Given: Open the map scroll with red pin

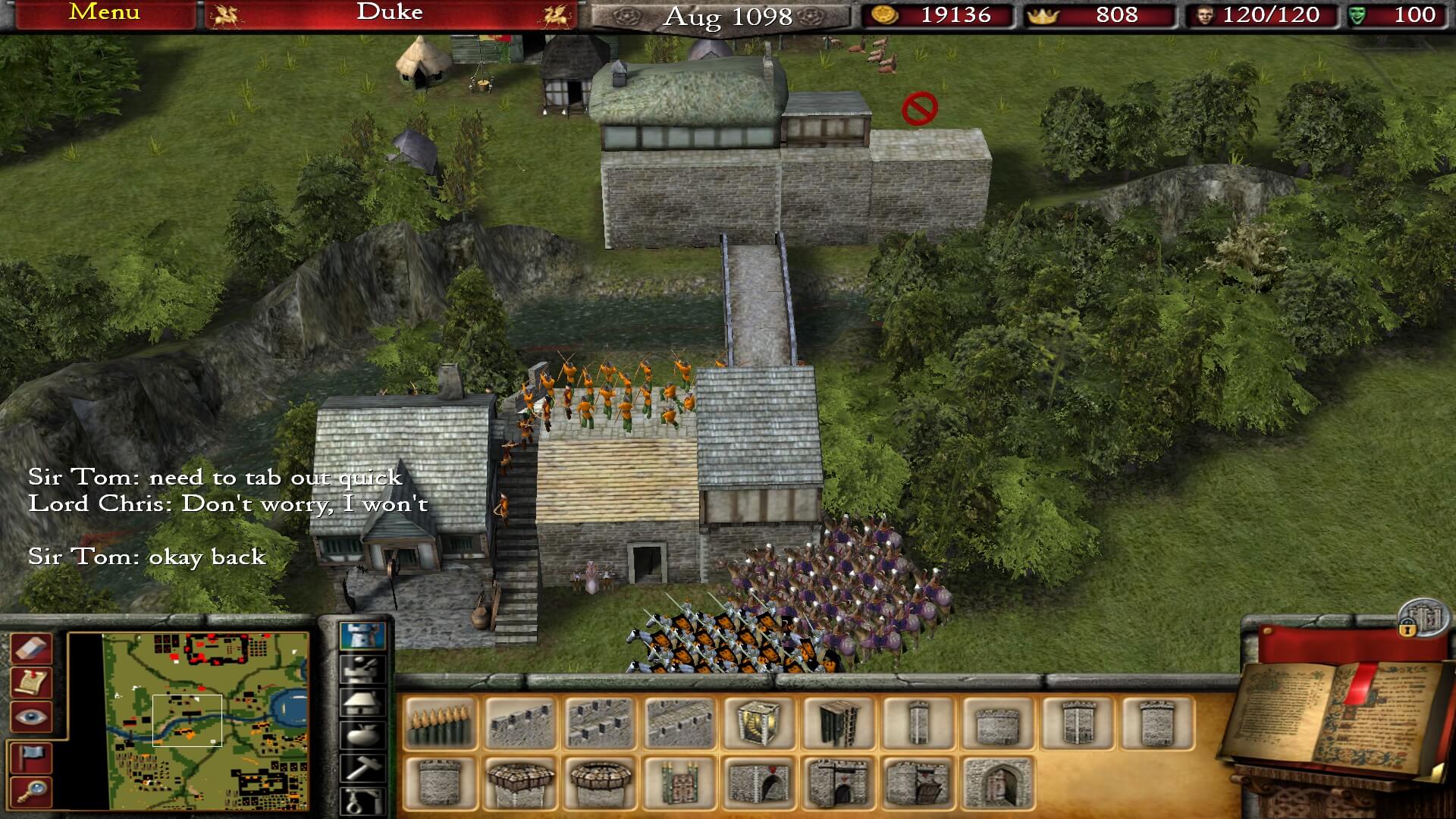Looking at the screenshot, I should 31,683.
